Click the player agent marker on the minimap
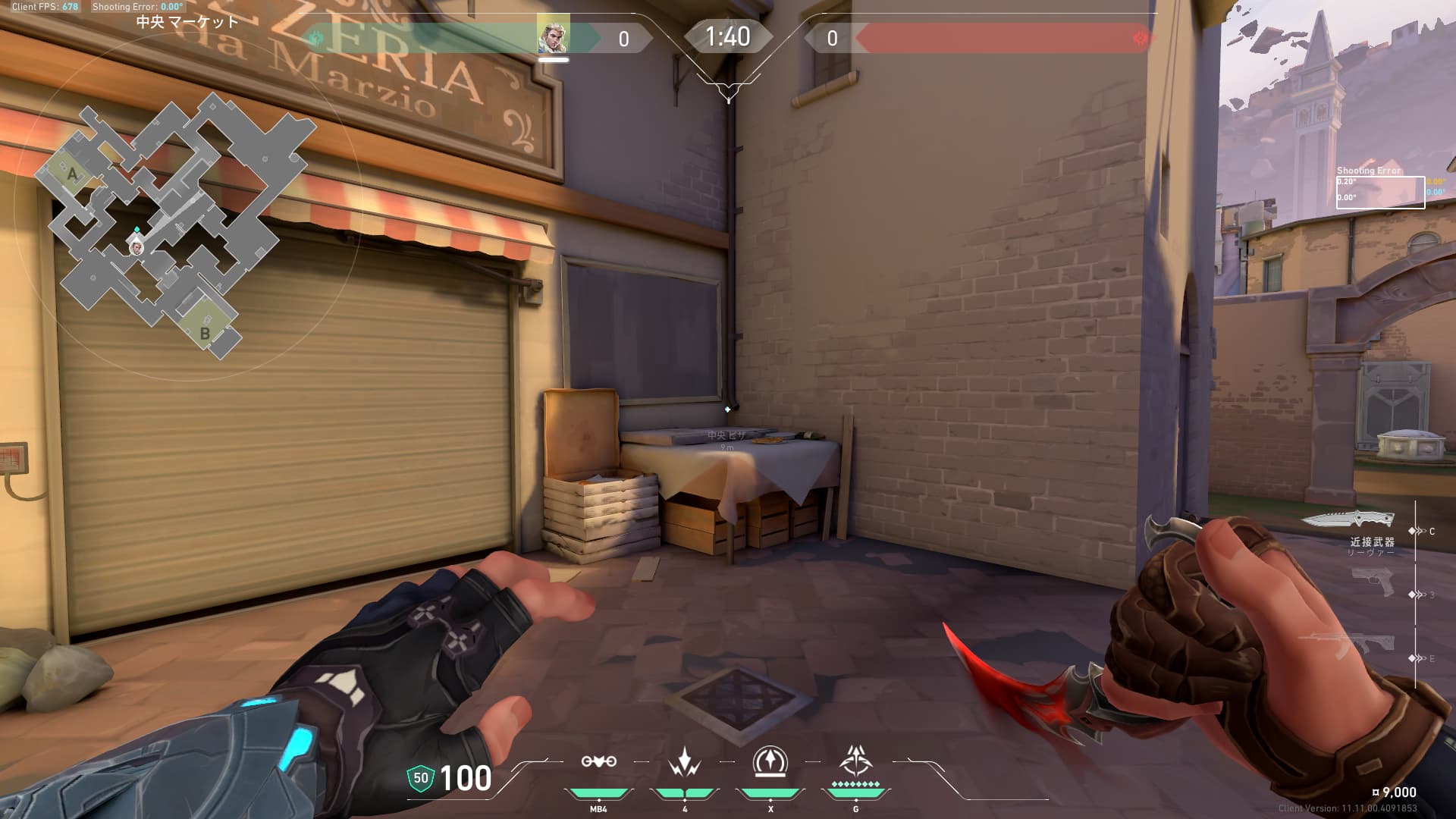 coord(136,246)
